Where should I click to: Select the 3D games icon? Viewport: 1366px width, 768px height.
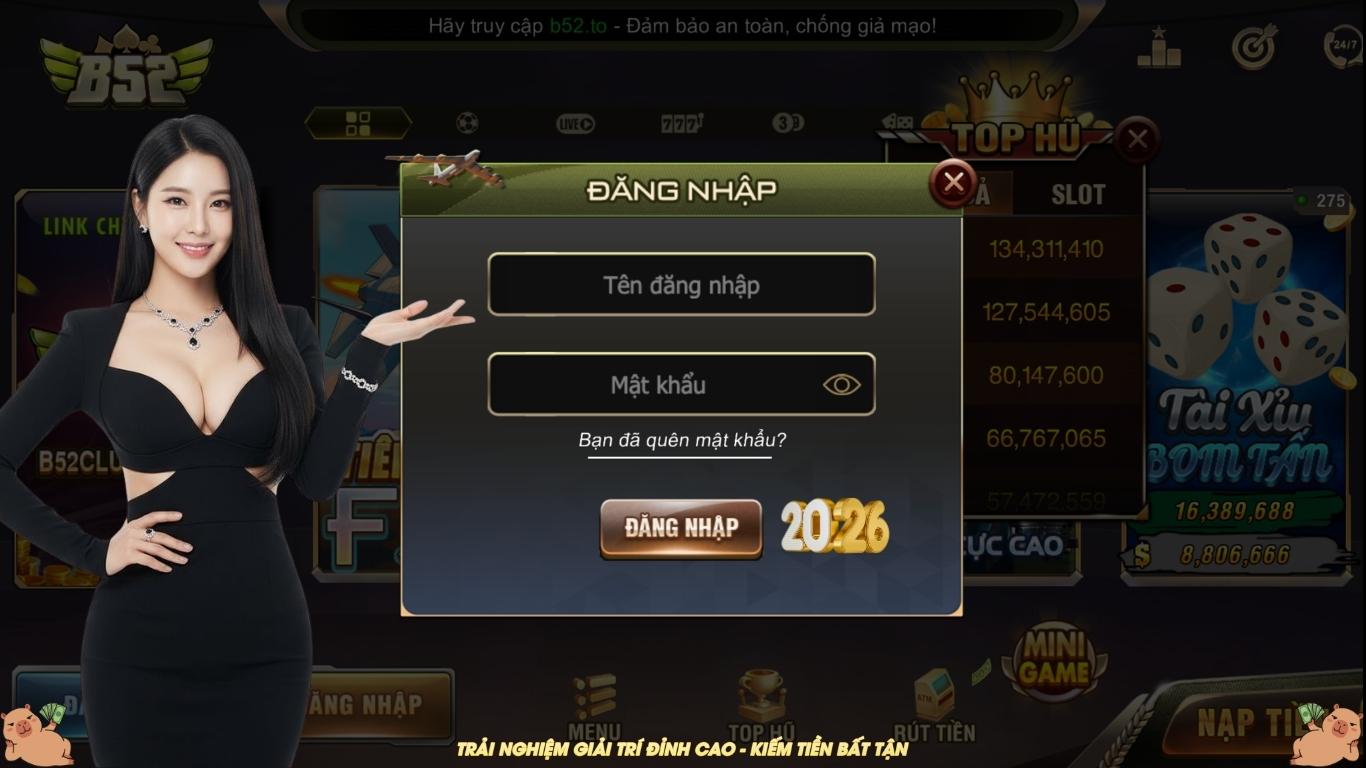pos(788,120)
